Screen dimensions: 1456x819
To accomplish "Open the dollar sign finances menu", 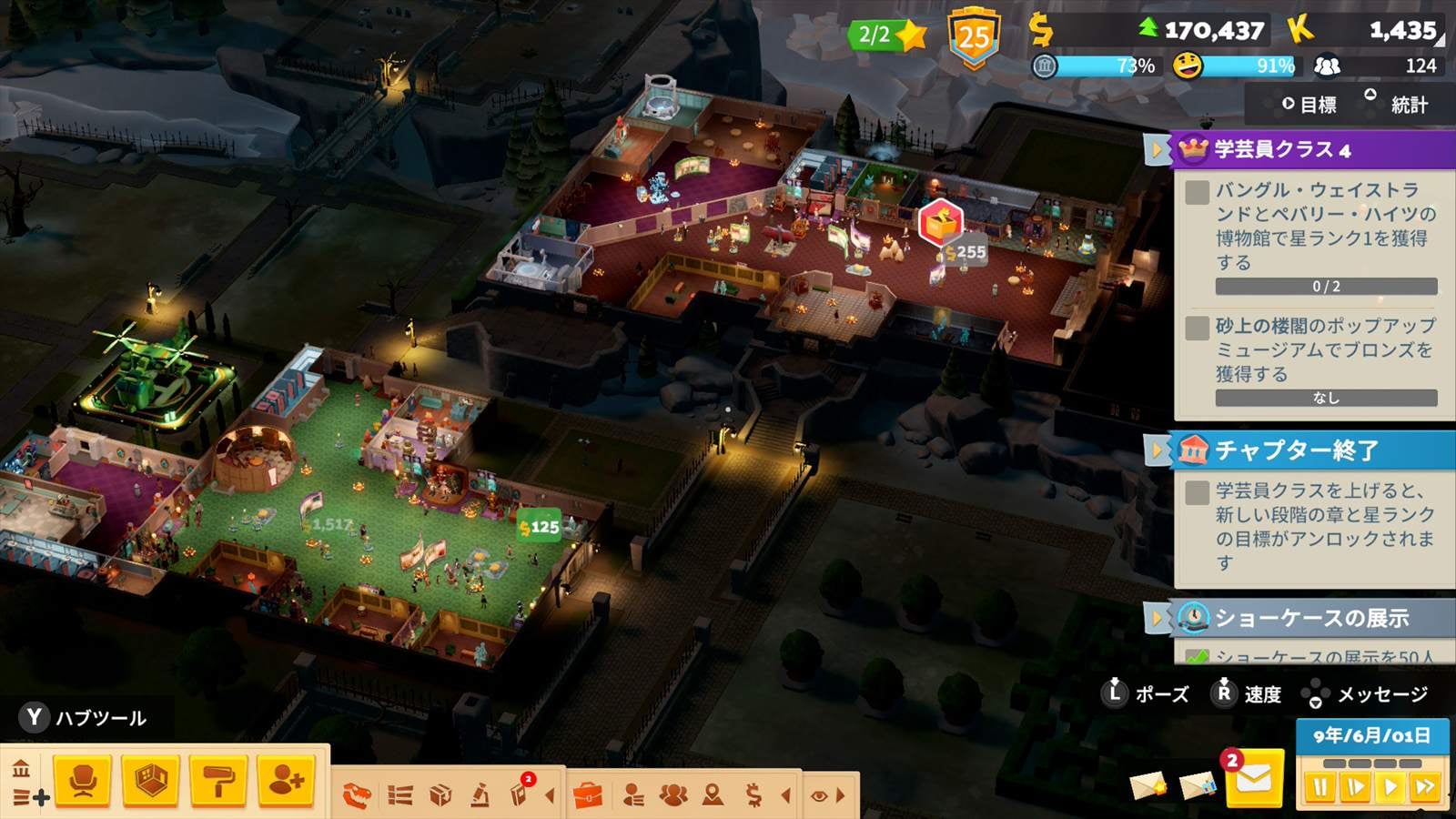I will 753,796.
